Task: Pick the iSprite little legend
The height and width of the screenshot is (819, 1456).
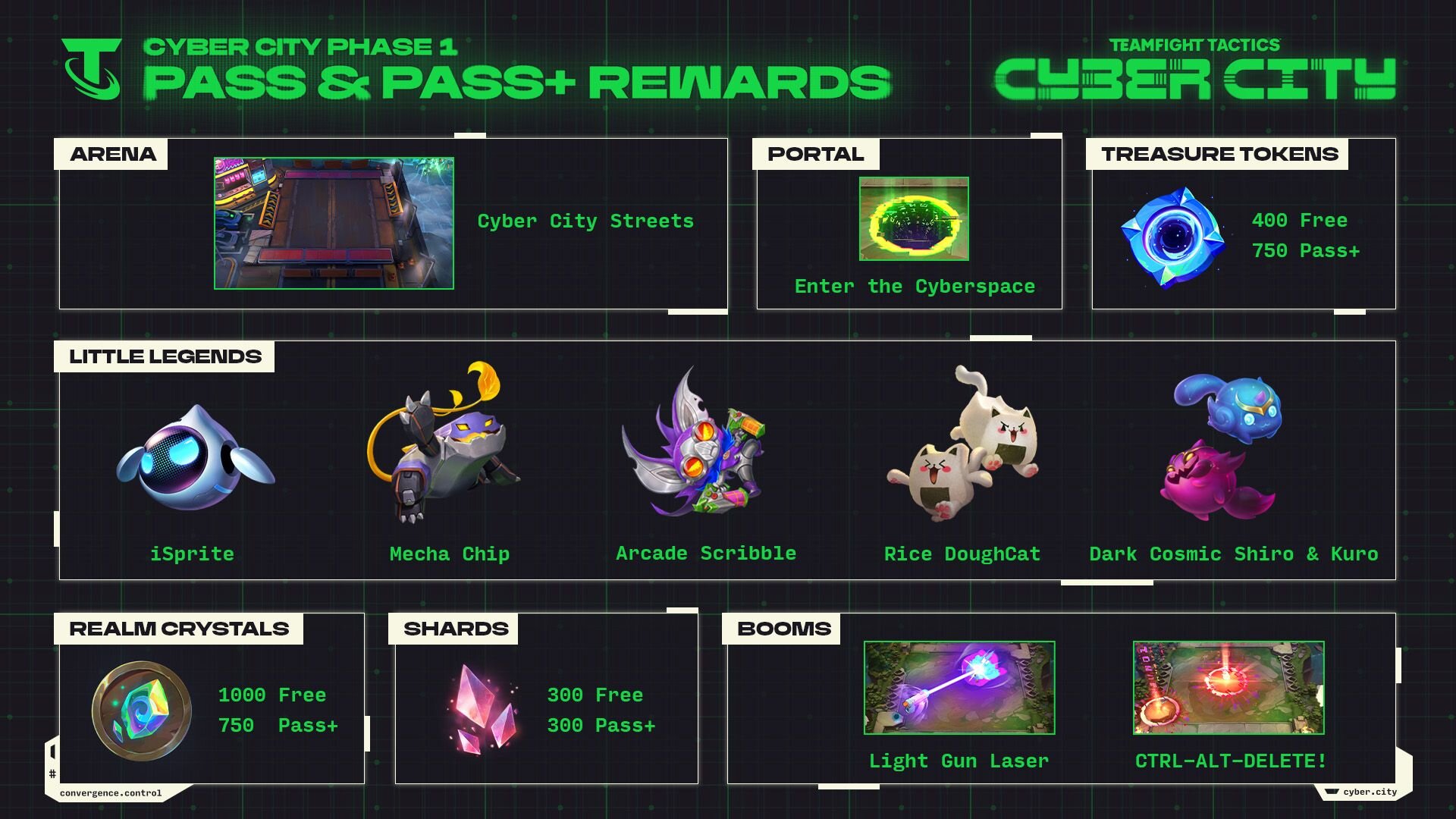Action: (195, 459)
